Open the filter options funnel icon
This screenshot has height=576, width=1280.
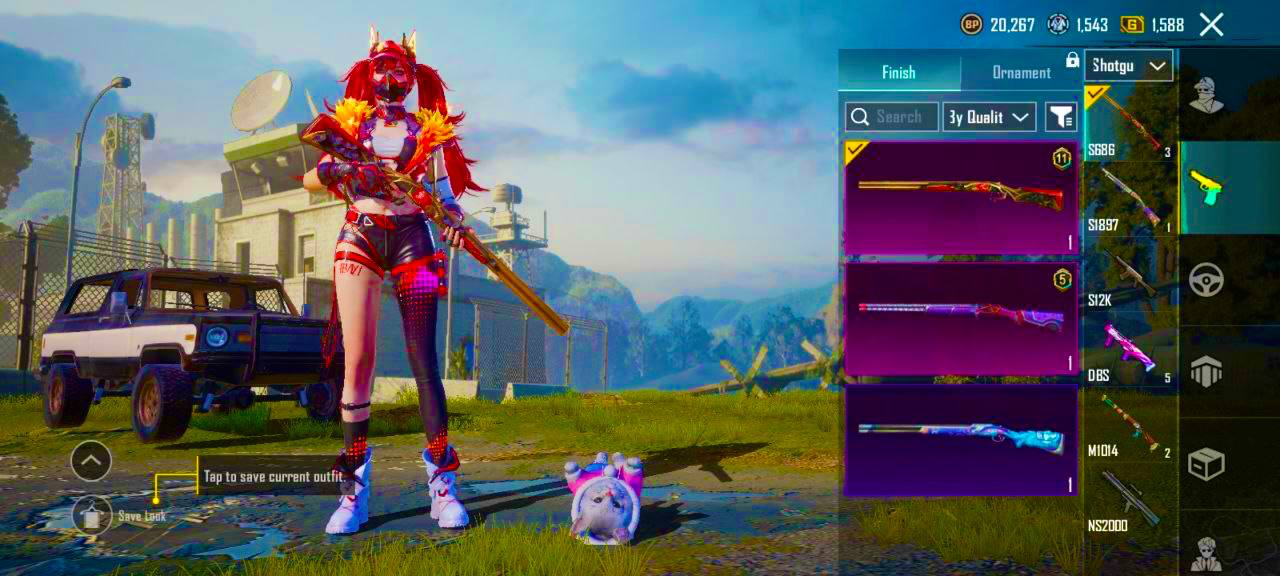1061,117
